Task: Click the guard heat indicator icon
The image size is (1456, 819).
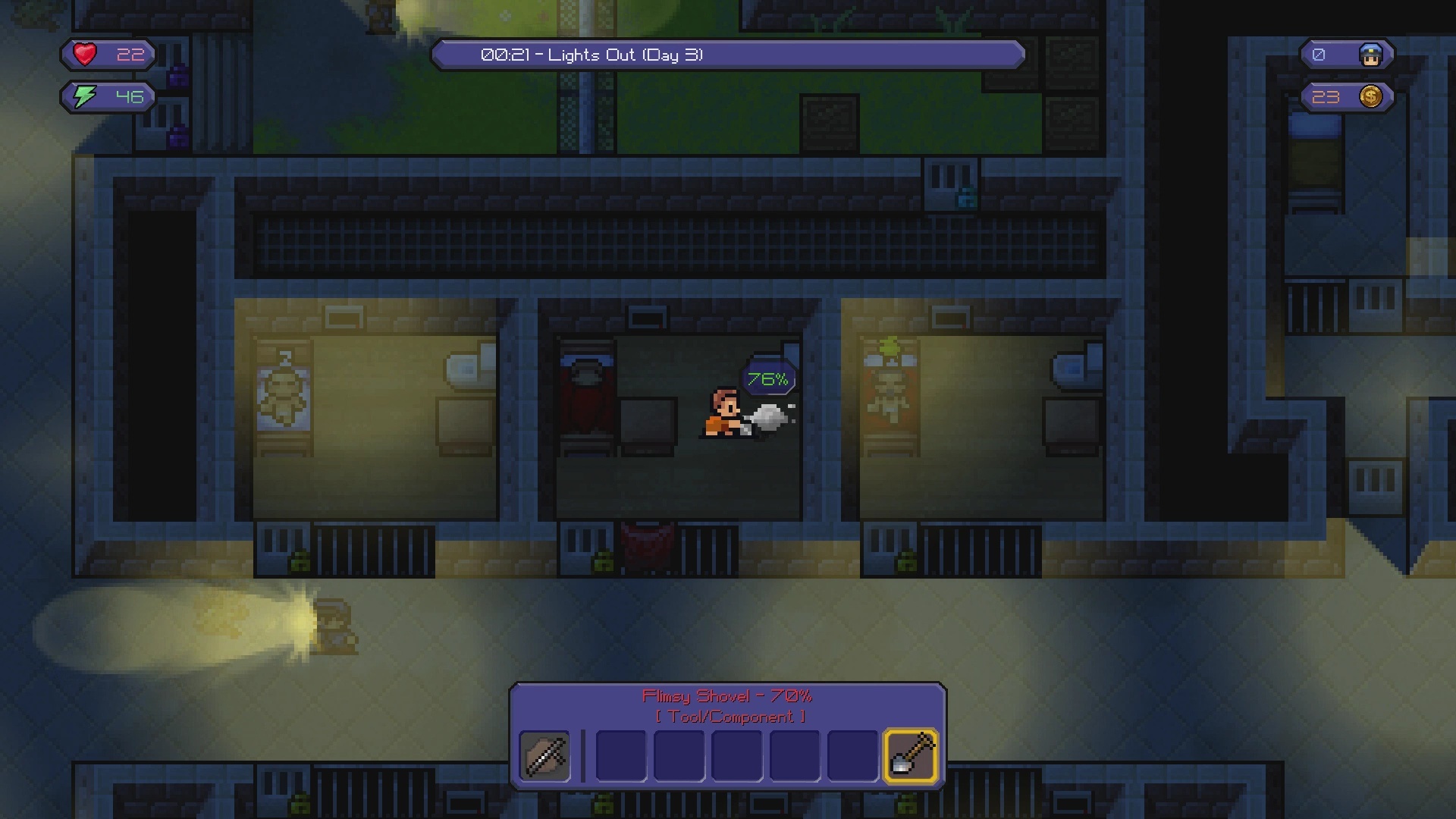Action: (x=1370, y=54)
